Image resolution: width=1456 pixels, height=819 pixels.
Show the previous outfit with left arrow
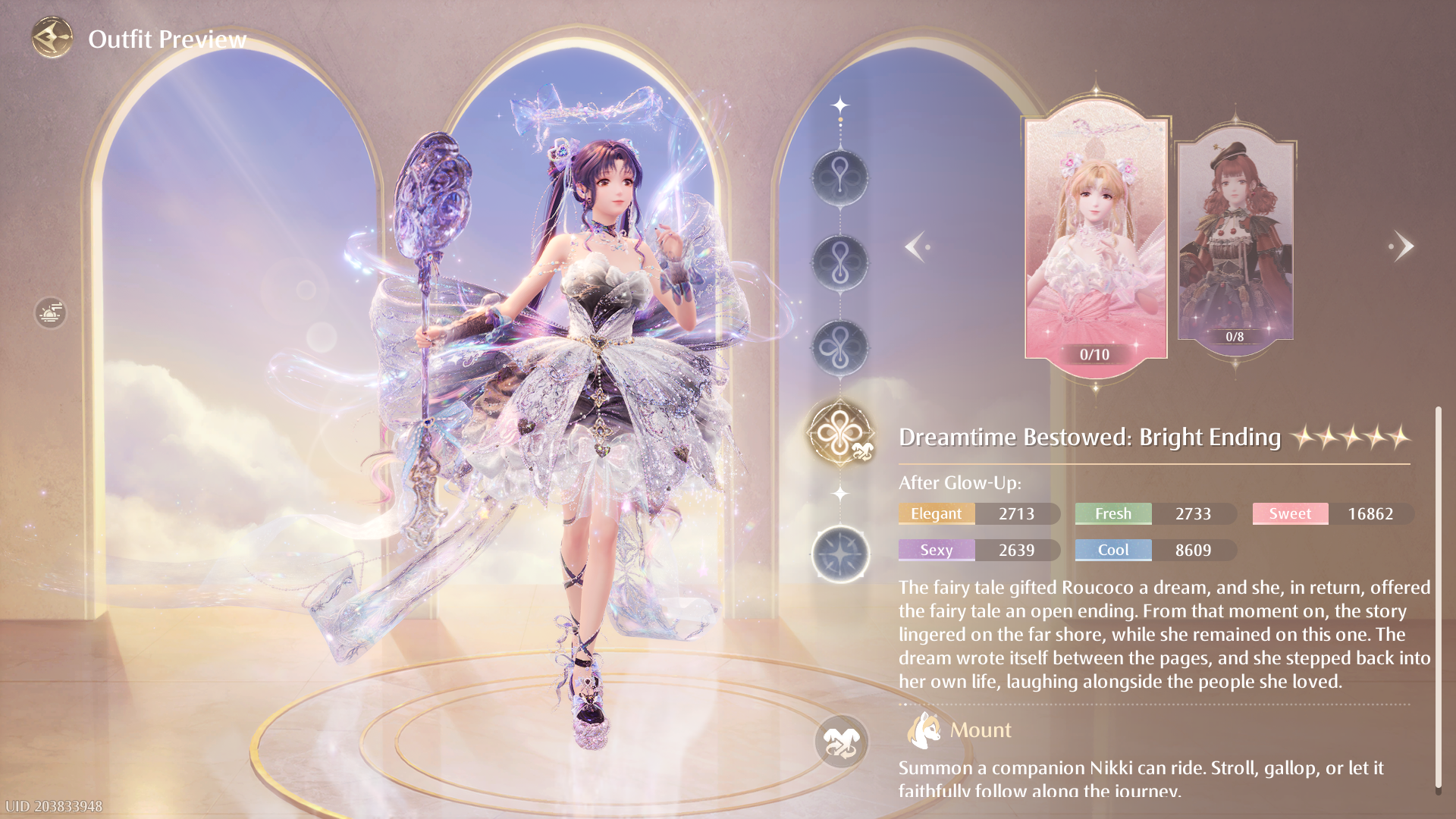pos(916,246)
